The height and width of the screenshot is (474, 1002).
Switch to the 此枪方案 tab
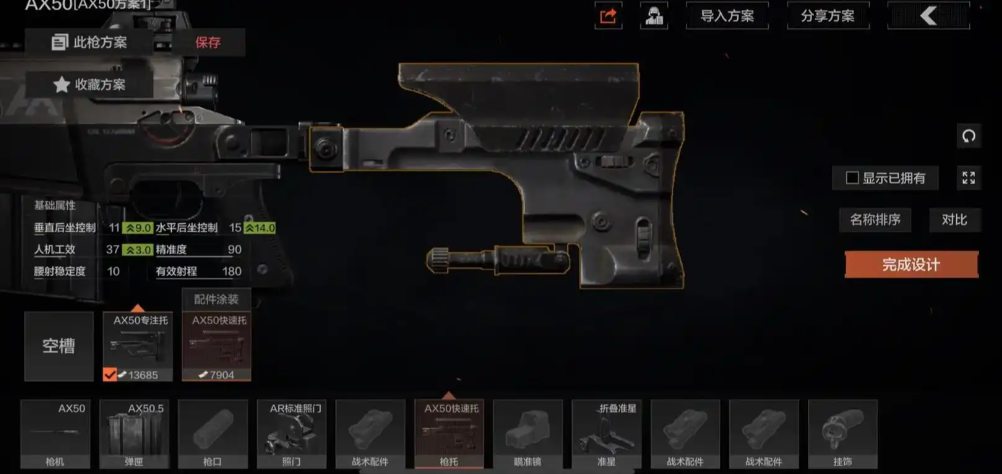[92, 42]
